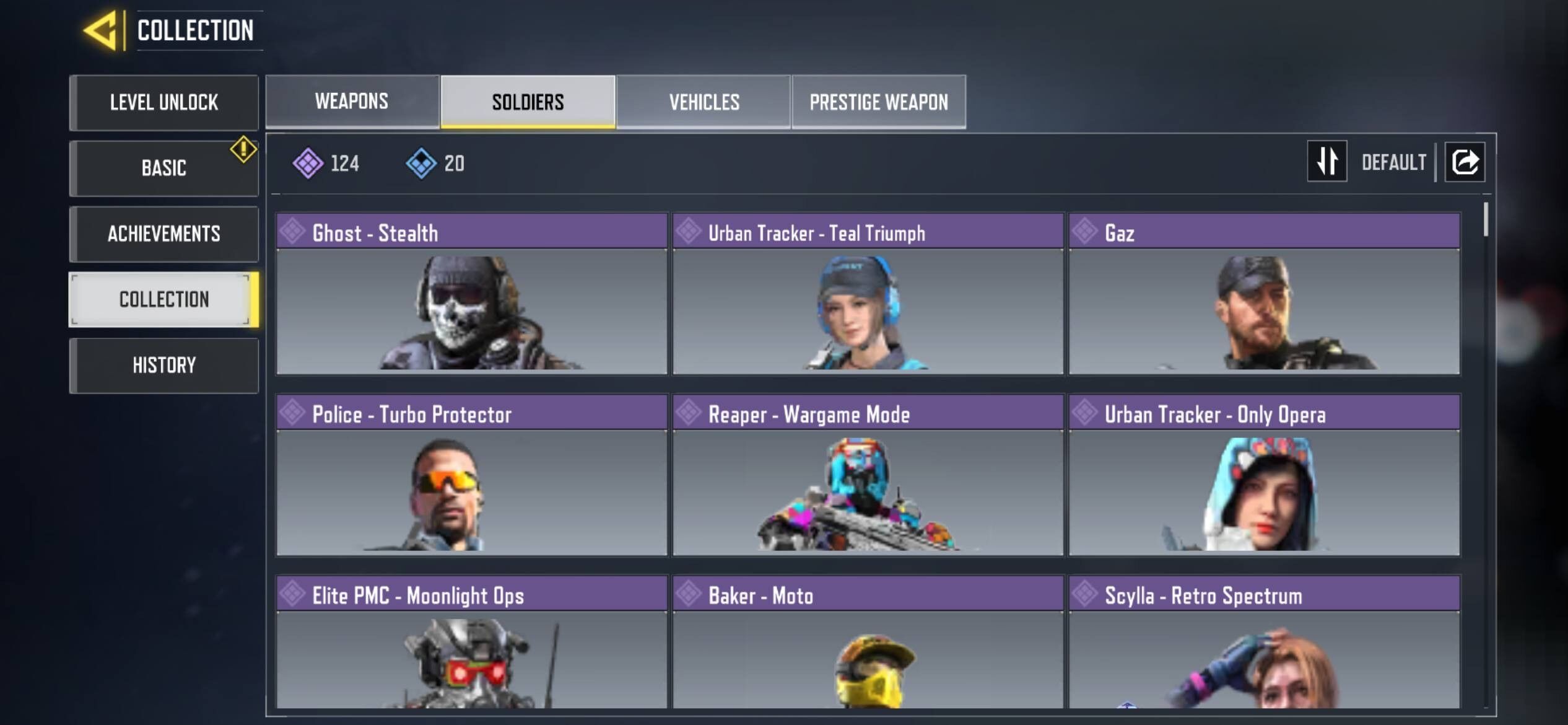
Task: Open the Prestige Weapon tab
Action: [x=878, y=102]
